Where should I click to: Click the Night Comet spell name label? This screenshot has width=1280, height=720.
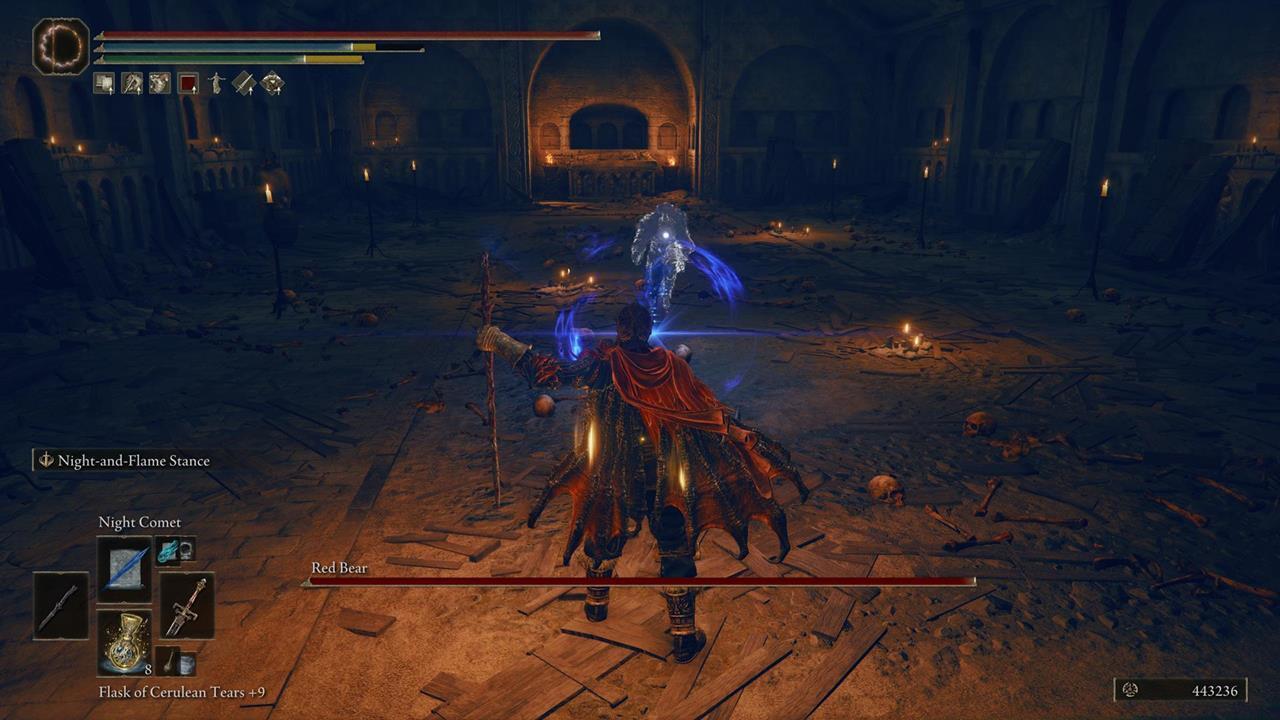(139, 522)
